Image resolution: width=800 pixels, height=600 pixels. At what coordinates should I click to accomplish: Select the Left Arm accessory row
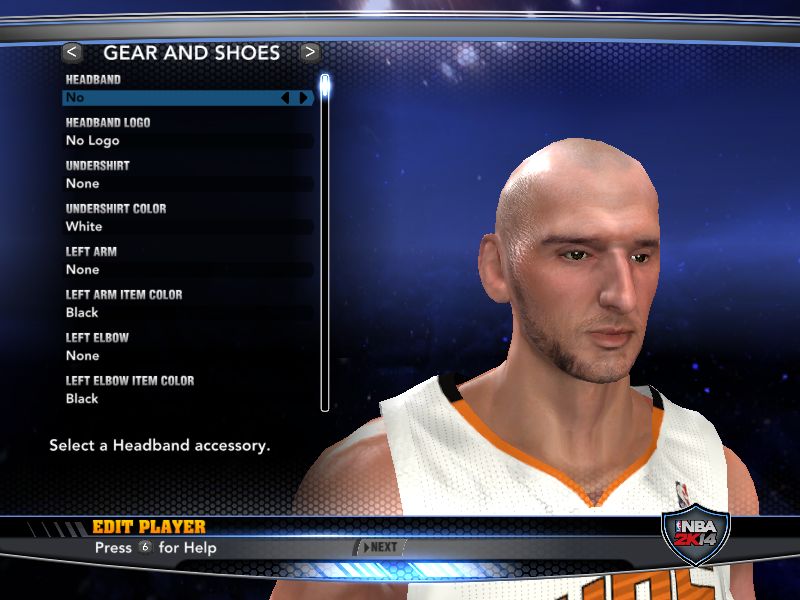188,270
